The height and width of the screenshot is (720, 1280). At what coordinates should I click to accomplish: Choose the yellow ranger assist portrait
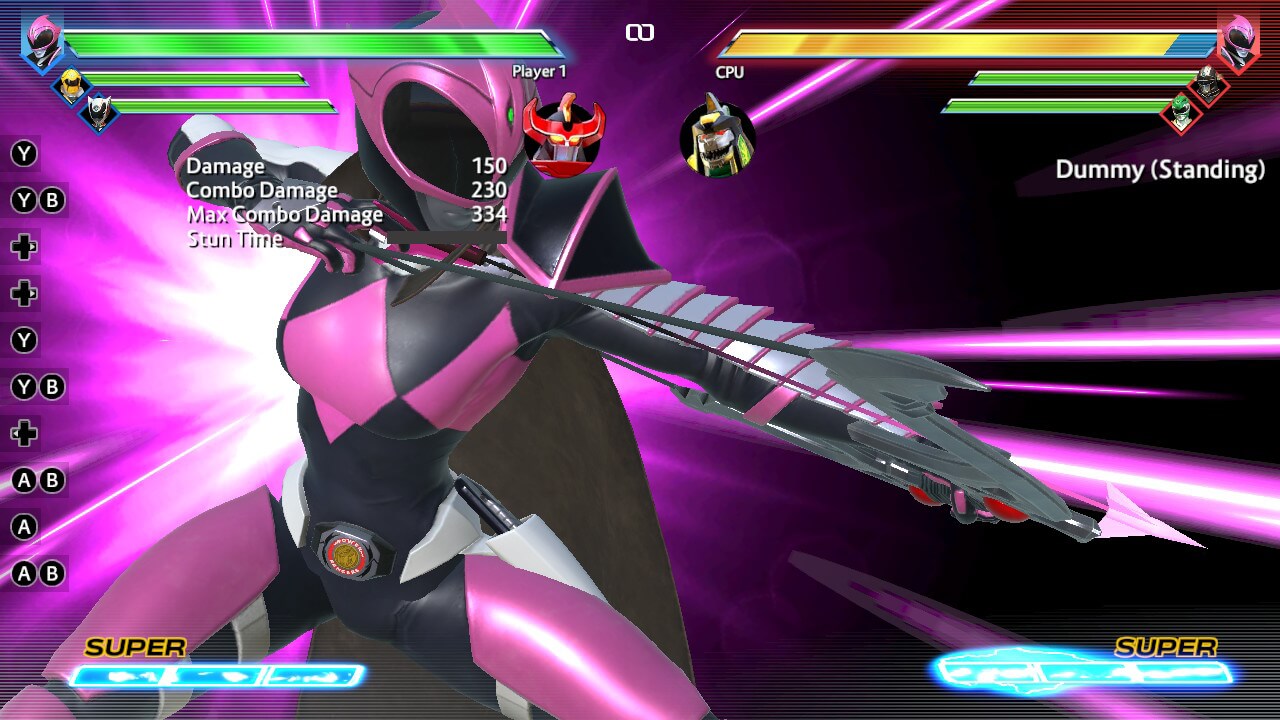click(71, 87)
